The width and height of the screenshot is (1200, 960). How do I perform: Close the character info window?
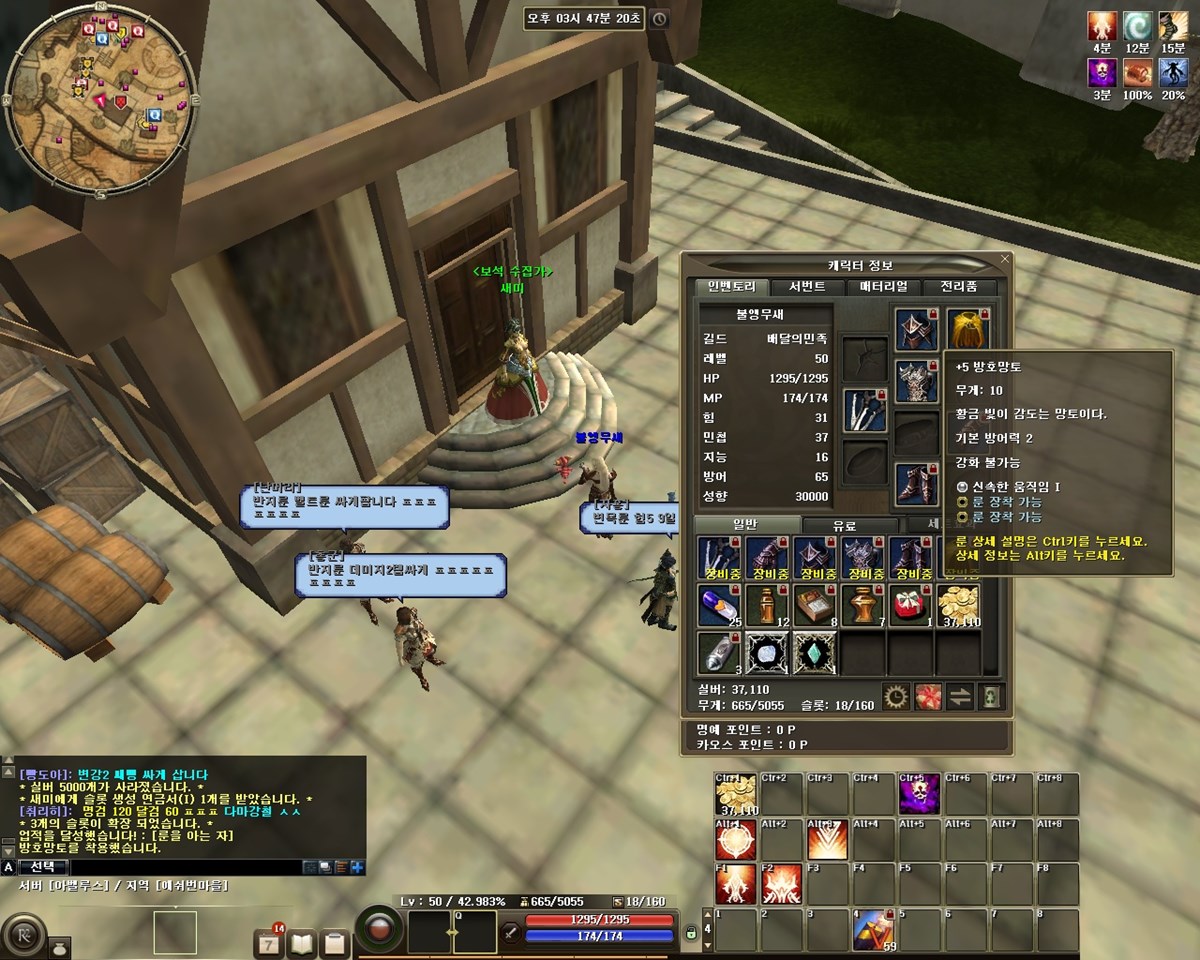pyautogui.click(x=1005, y=259)
